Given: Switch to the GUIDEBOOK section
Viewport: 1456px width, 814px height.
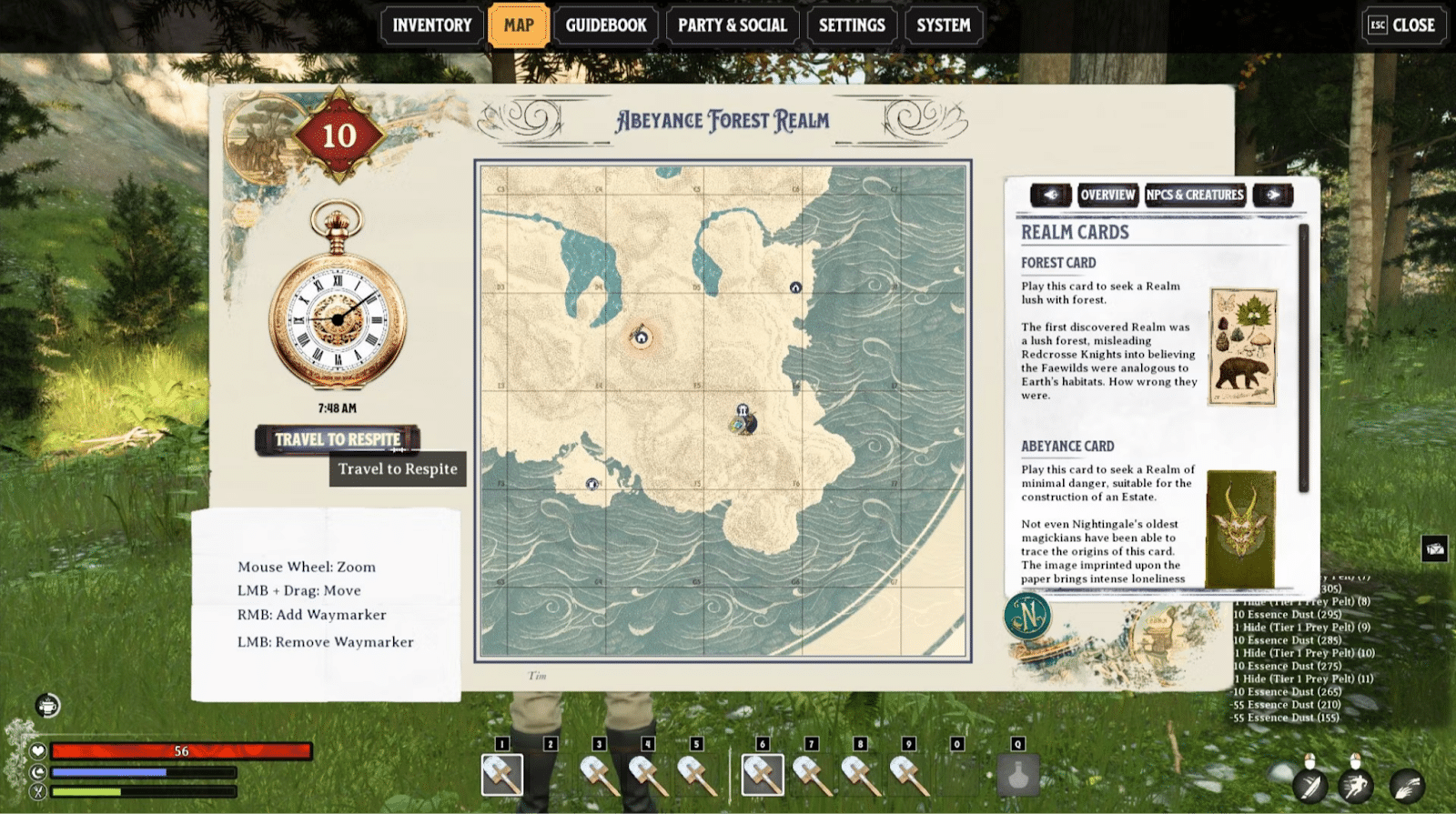Looking at the screenshot, I should coord(606,25).
